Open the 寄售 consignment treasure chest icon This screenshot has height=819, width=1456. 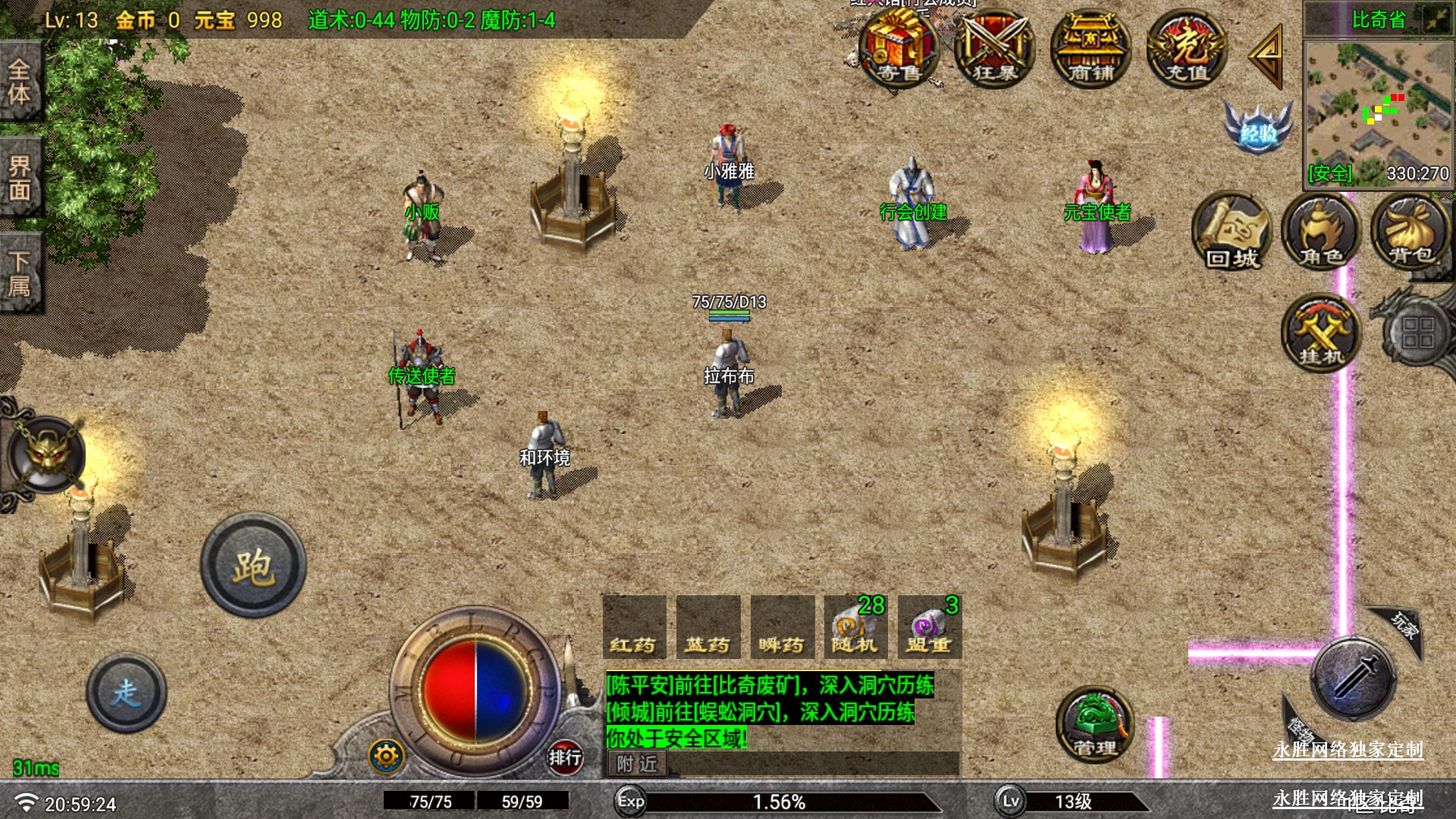point(899,49)
